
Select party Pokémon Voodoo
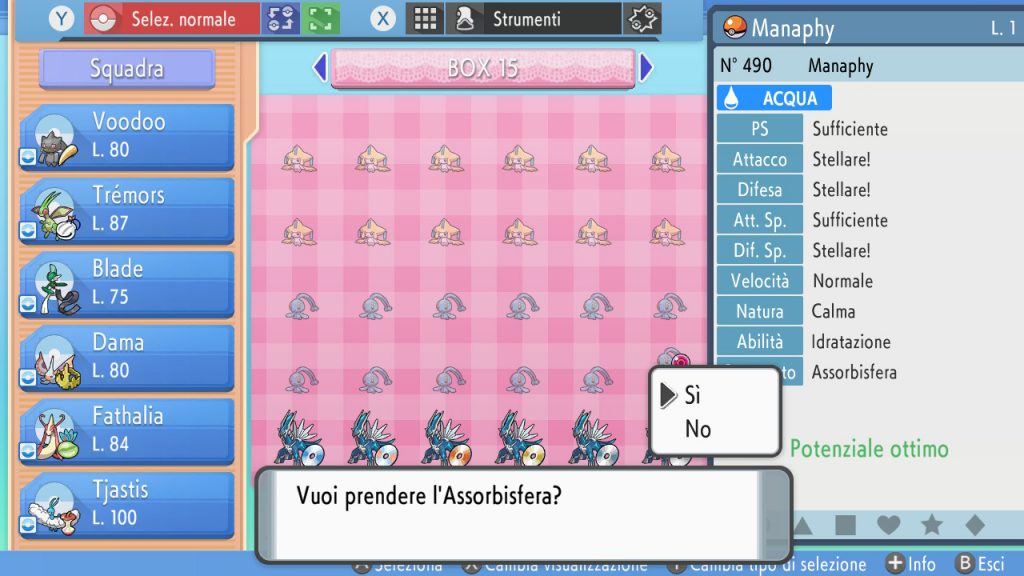(x=127, y=136)
